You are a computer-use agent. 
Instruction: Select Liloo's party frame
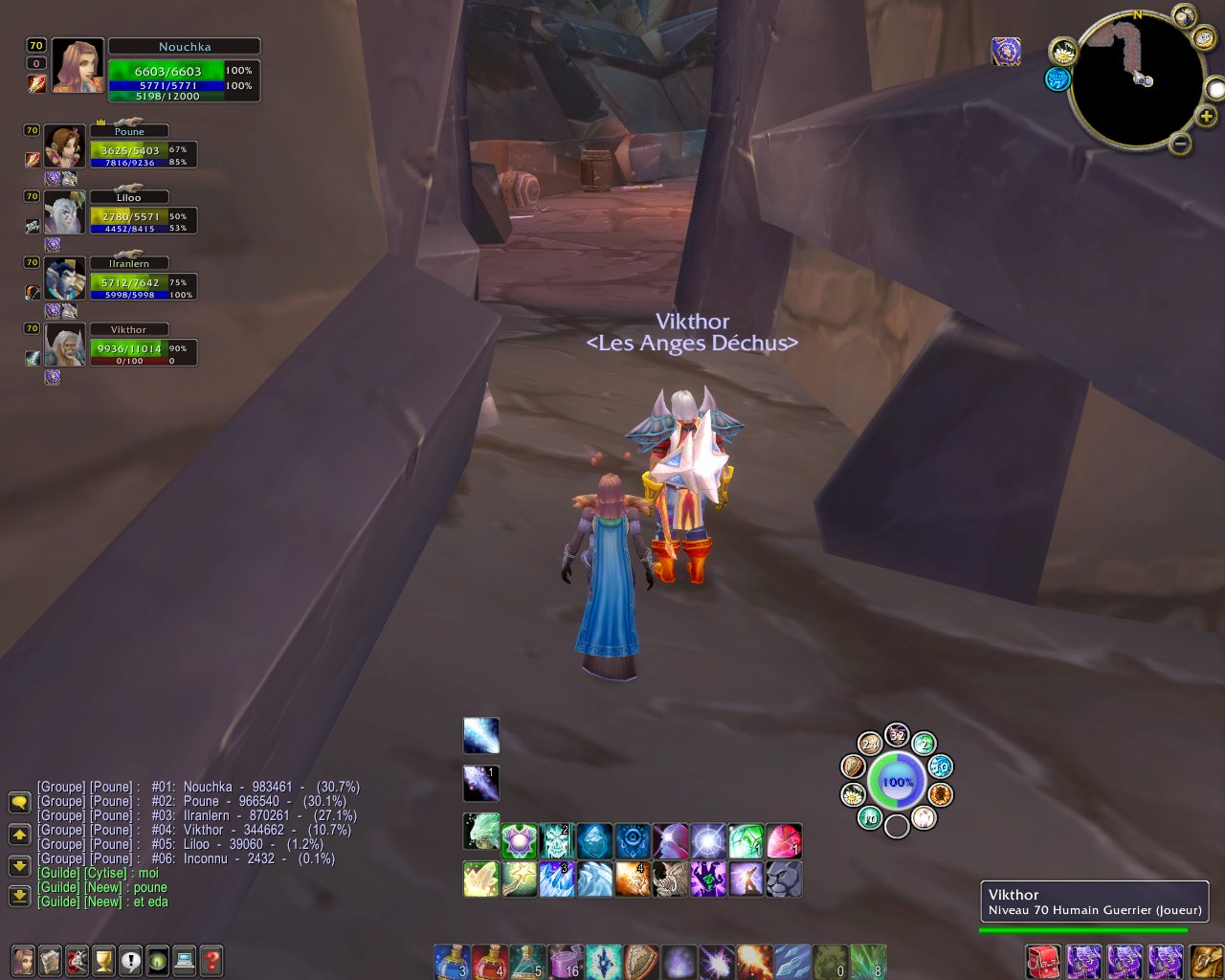click(128, 212)
